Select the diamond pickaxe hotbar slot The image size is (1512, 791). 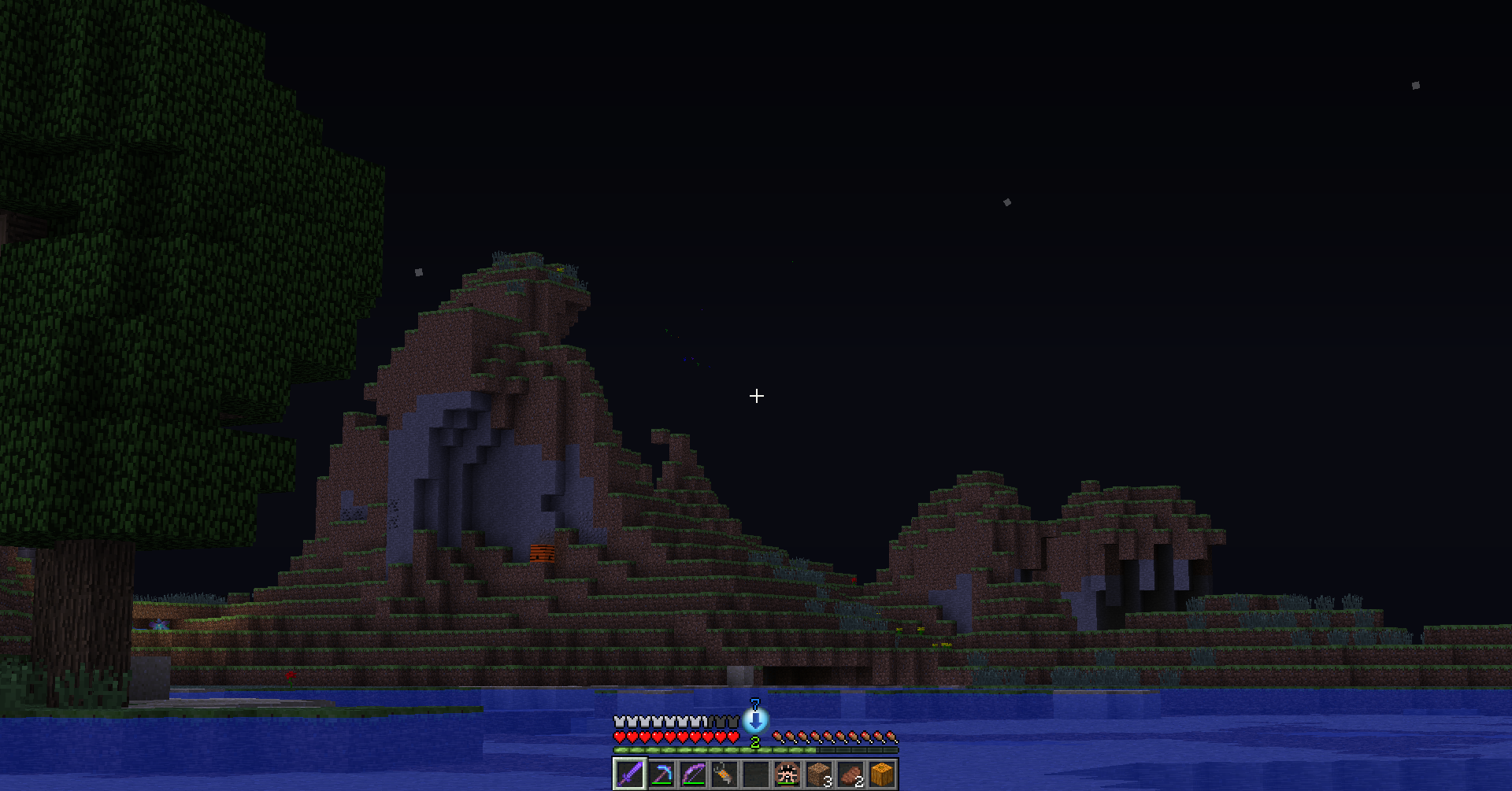(x=661, y=774)
